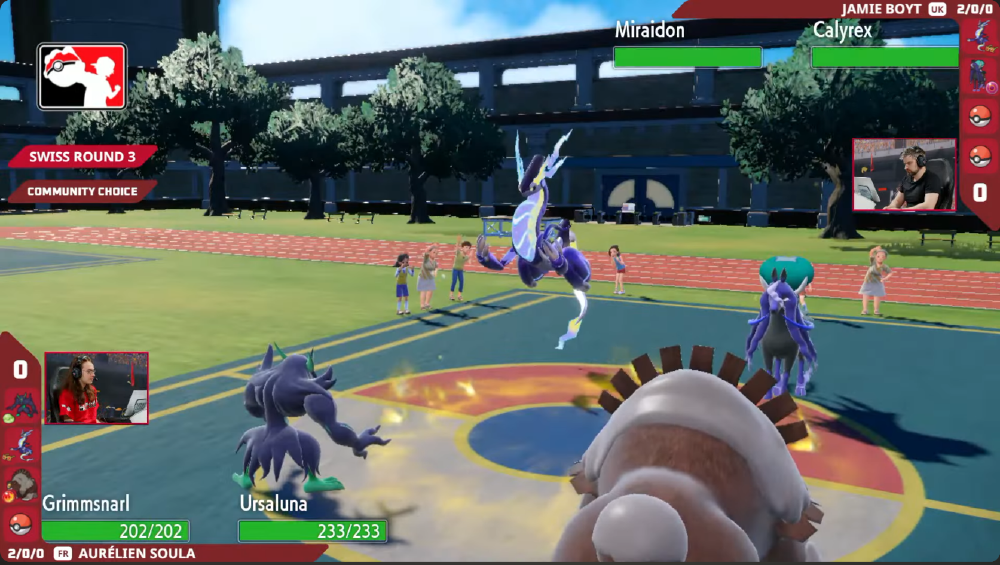The width and height of the screenshot is (1000, 565).
Task: Click the Swiss Round 3 banner
Action: pyautogui.click(x=82, y=157)
